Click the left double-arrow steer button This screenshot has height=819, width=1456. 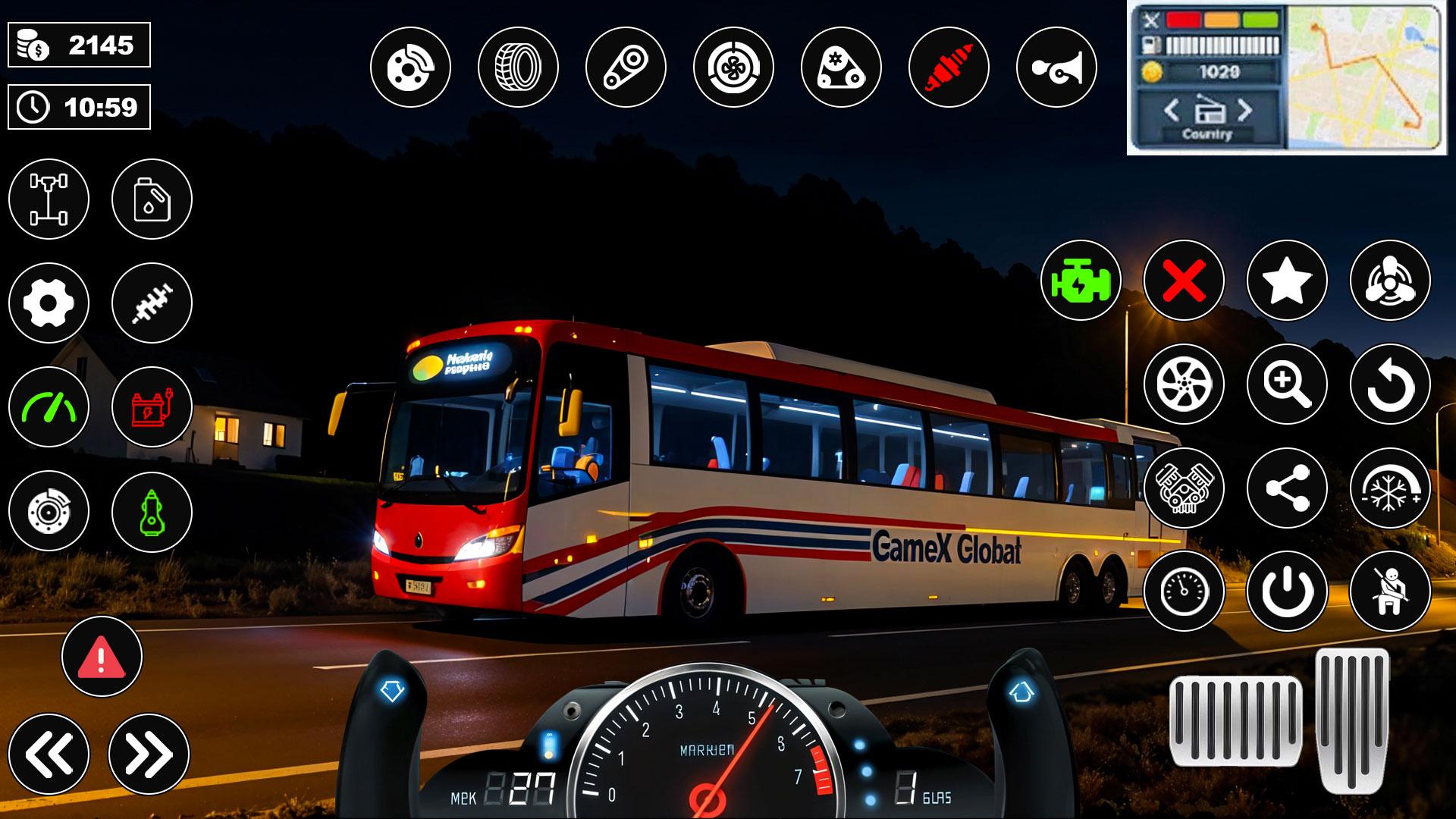pyautogui.click(x=49, y=754)
